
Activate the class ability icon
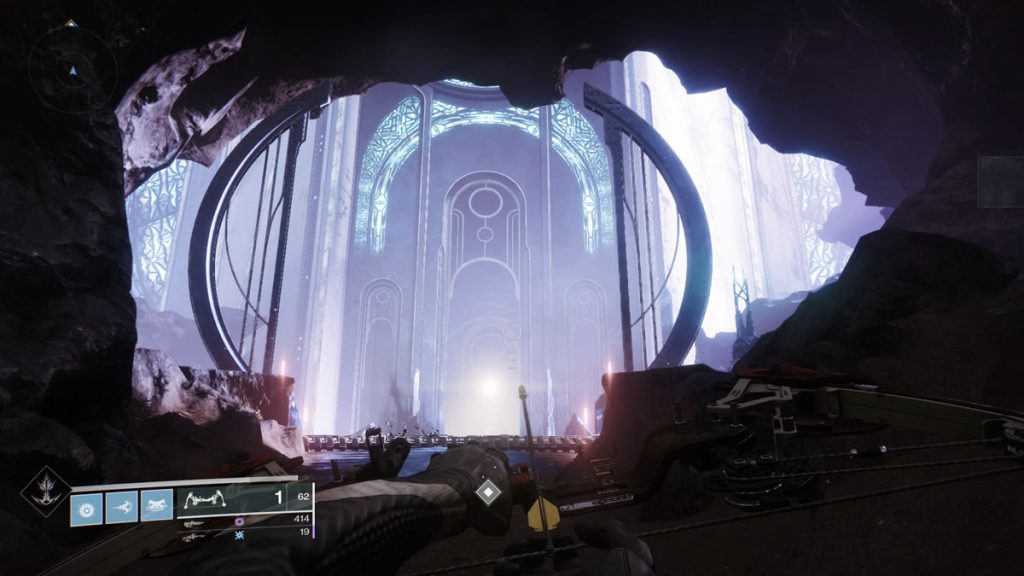(x=156, y=507)
